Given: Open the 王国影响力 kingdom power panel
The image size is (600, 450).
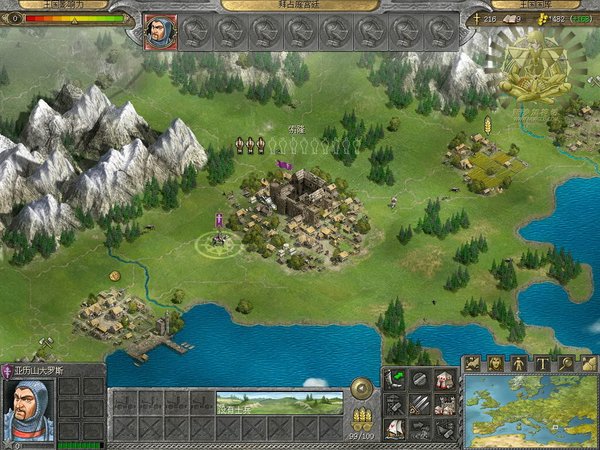Looking at the screenshot, I should click(x=52, y=5).
